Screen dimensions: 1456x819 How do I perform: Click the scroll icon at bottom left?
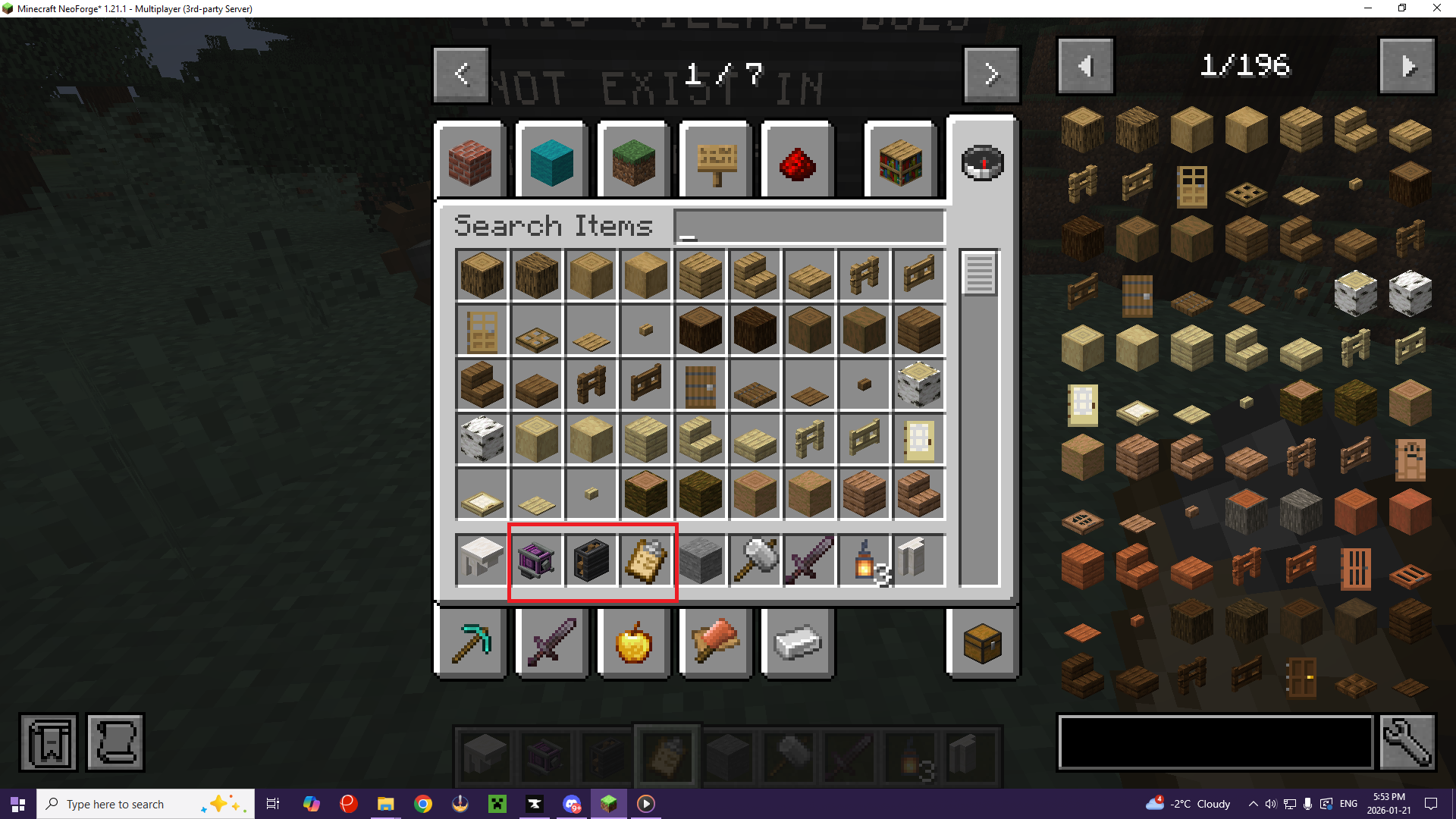tap(115, 742)
